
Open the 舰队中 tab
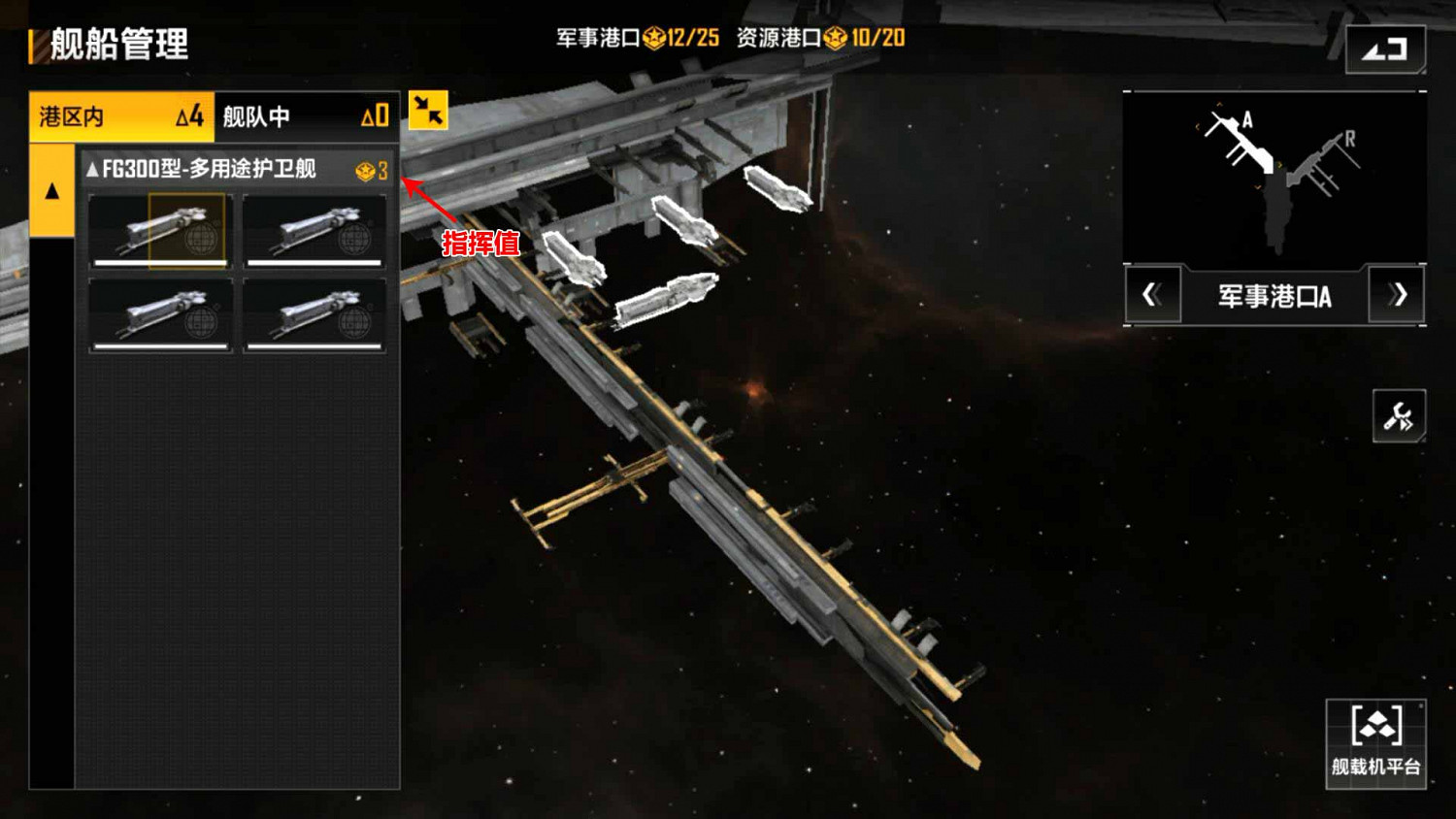click(306, 116)
